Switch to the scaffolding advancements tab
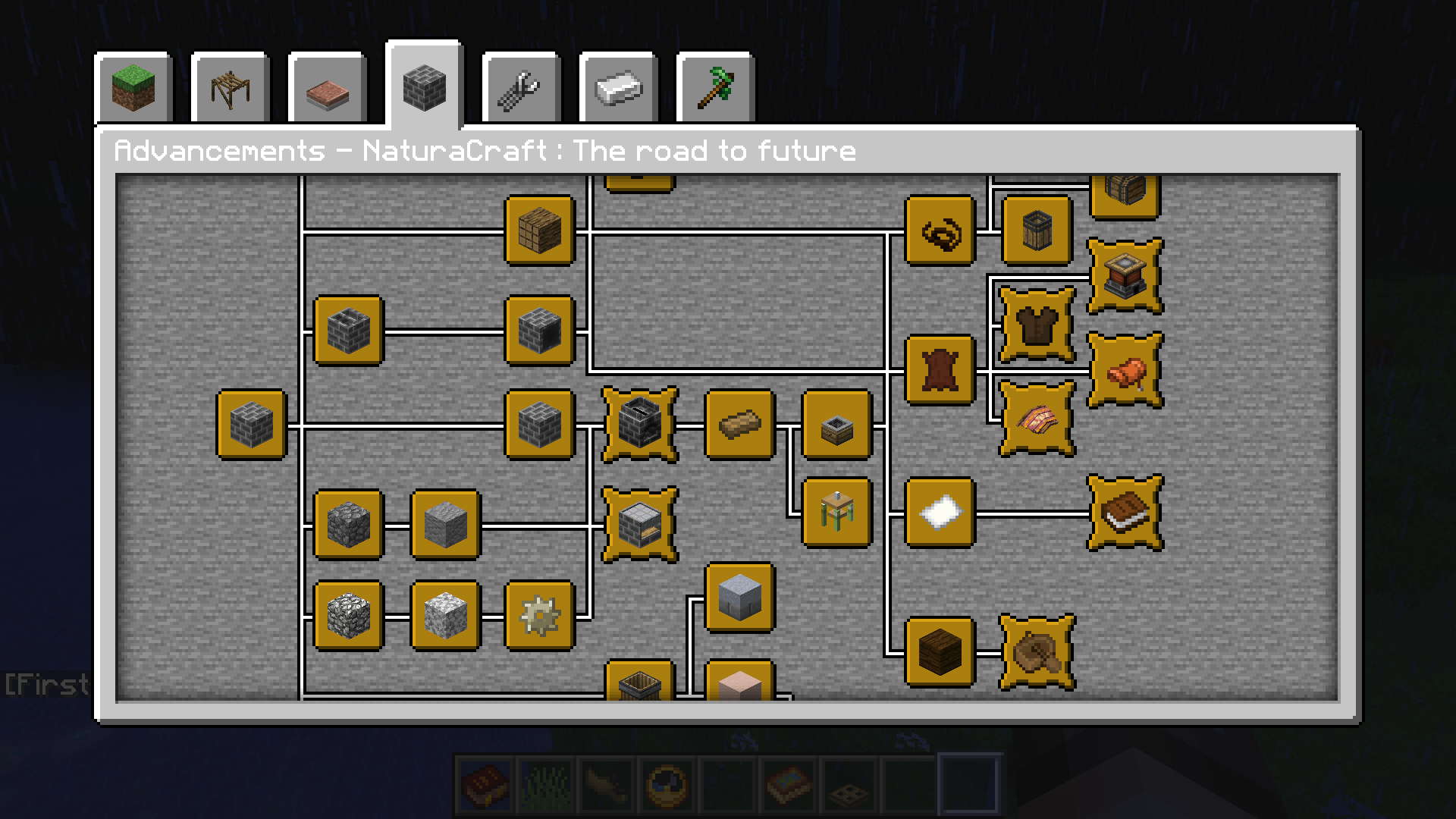This screenshot has height=819, width=1456. coord(230,87)
